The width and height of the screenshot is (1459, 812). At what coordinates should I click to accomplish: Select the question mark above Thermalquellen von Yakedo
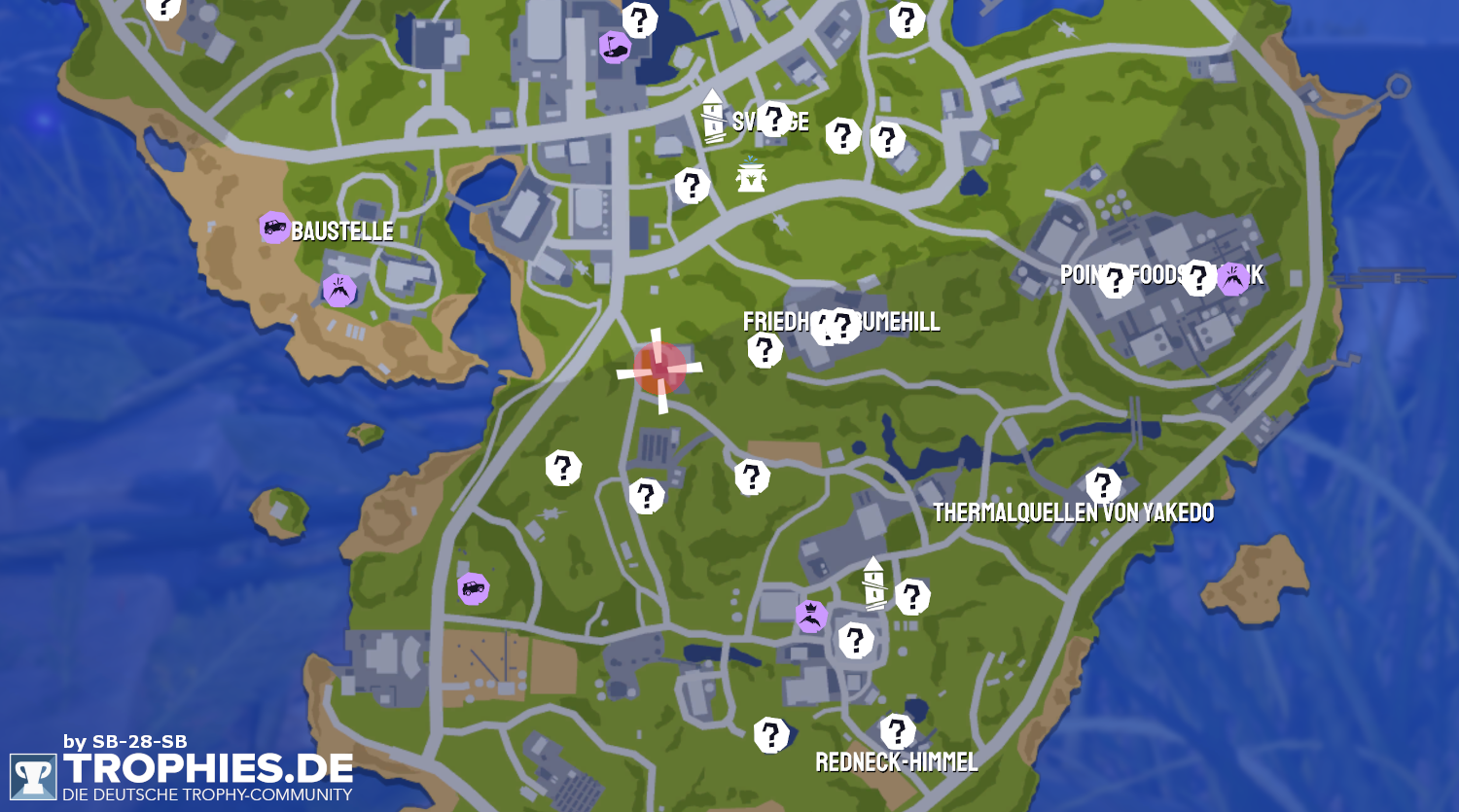pyautogui.click(x=1103, y=484)
